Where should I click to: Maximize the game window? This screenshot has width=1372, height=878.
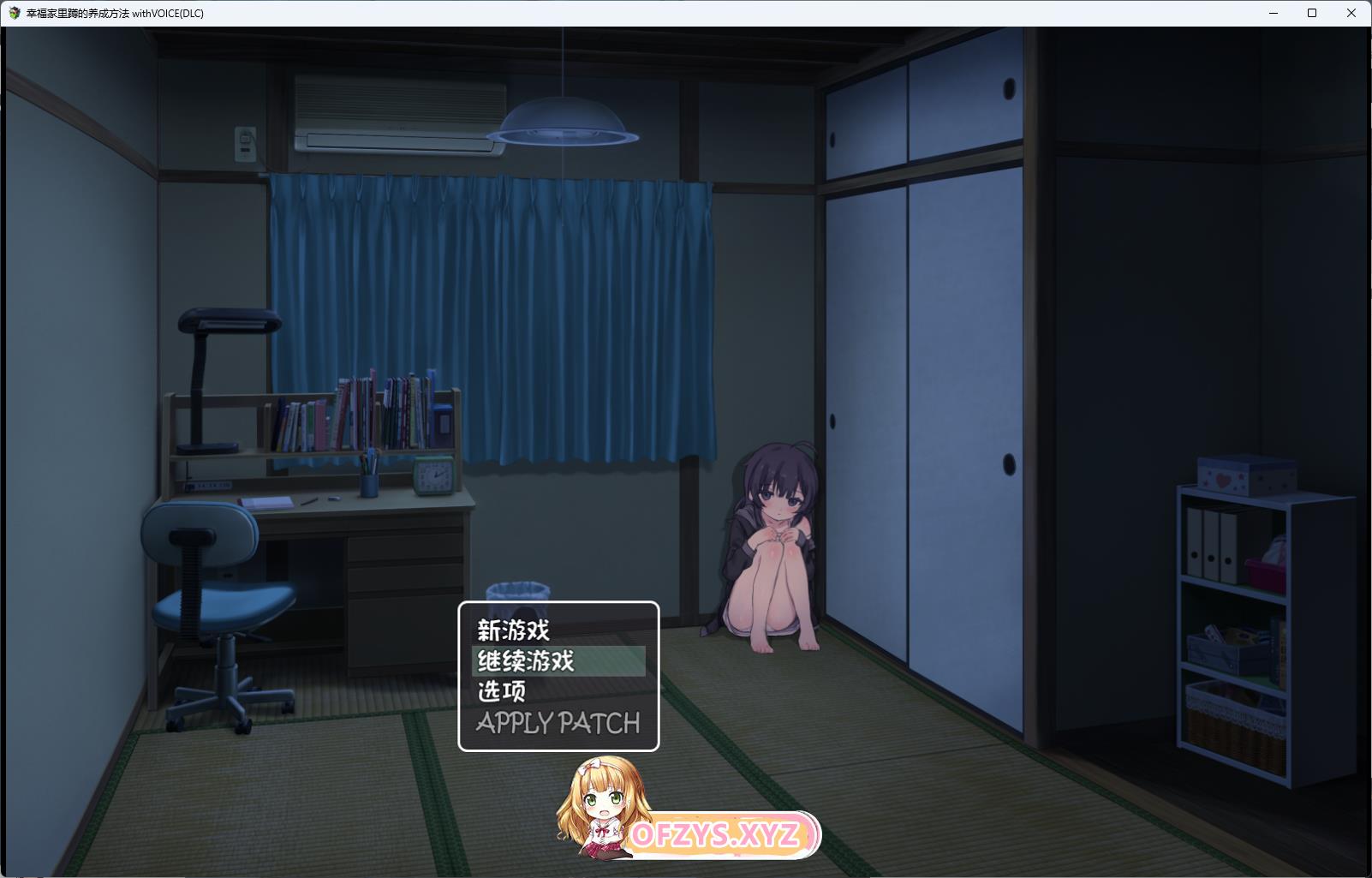pos(1312,13)
